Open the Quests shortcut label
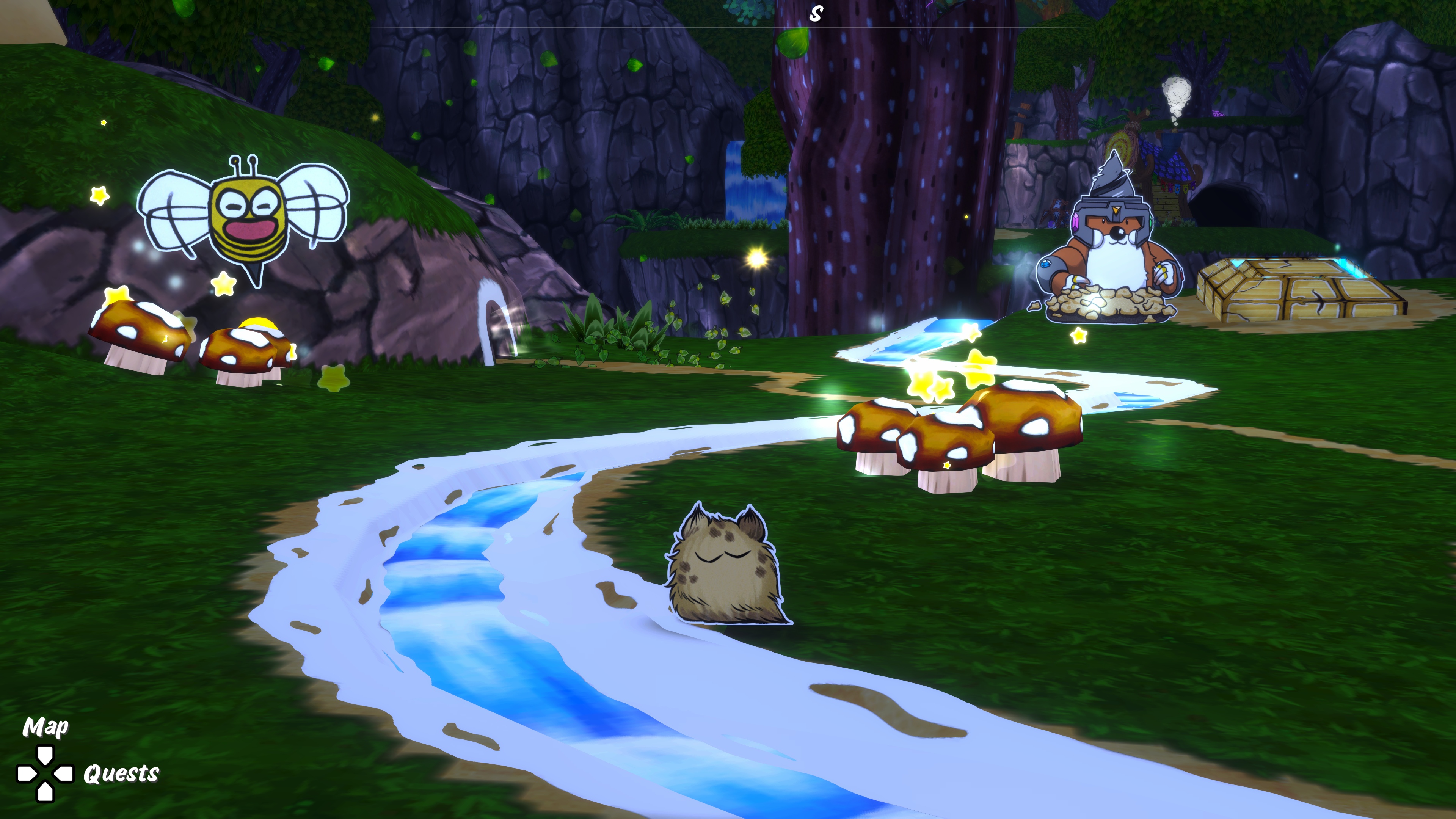Image resolution: width=1456 pixels, height=819 pixels. pos(121,773)
